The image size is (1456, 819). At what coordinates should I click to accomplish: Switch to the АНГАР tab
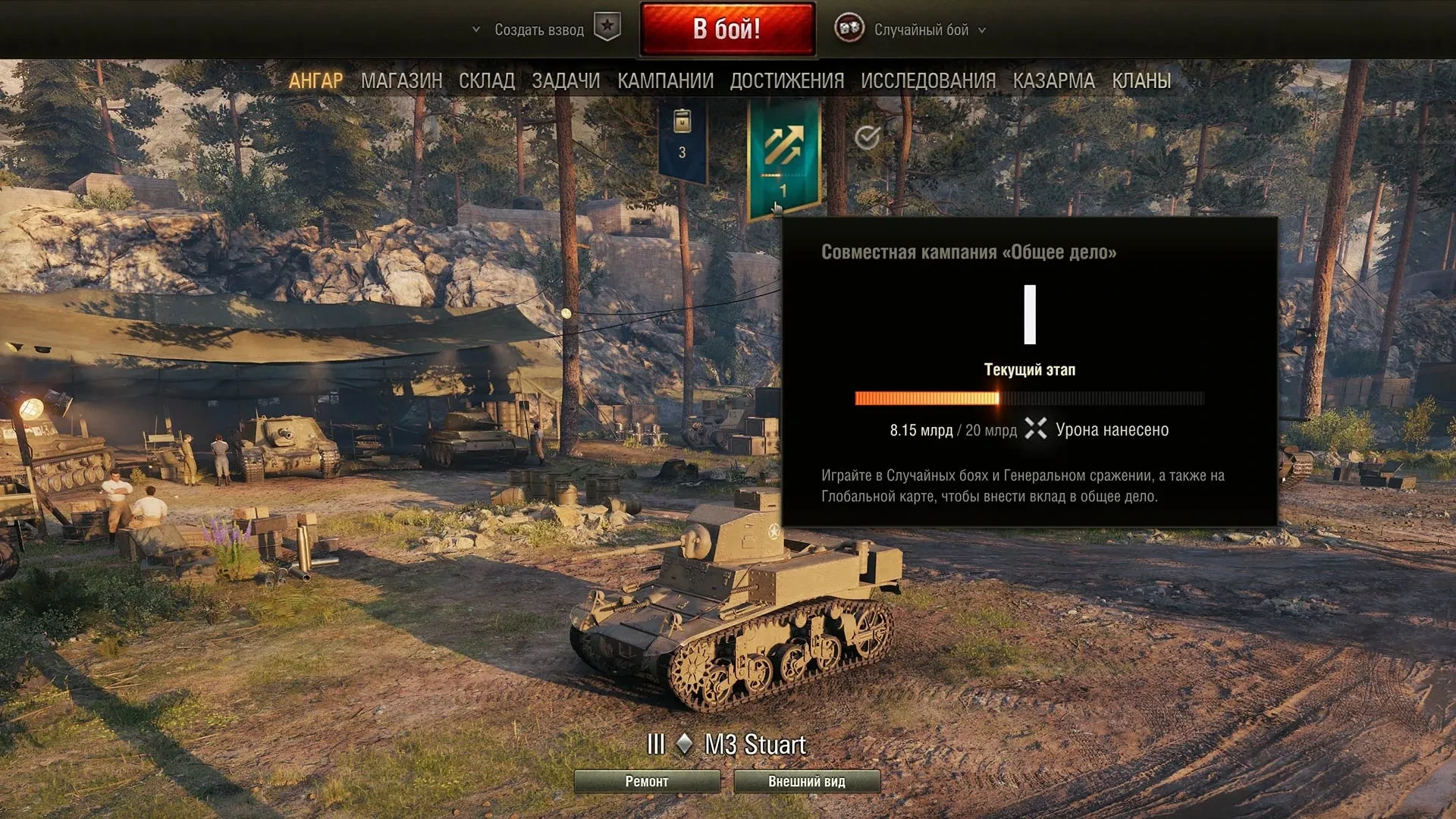pos(315,80)
